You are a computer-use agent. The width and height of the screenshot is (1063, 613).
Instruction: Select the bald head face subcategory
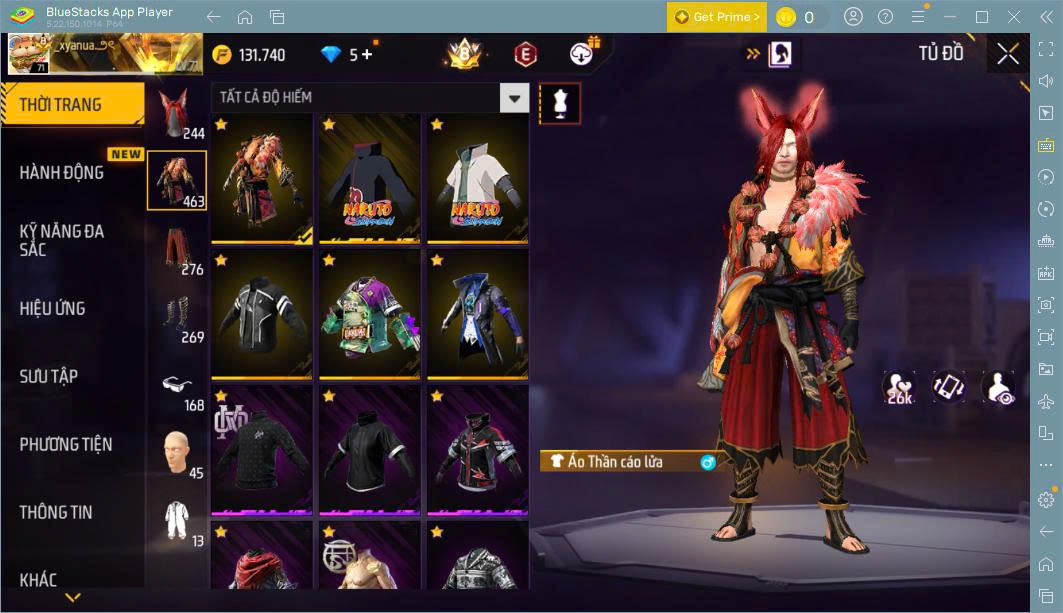(x=177, y=453)
